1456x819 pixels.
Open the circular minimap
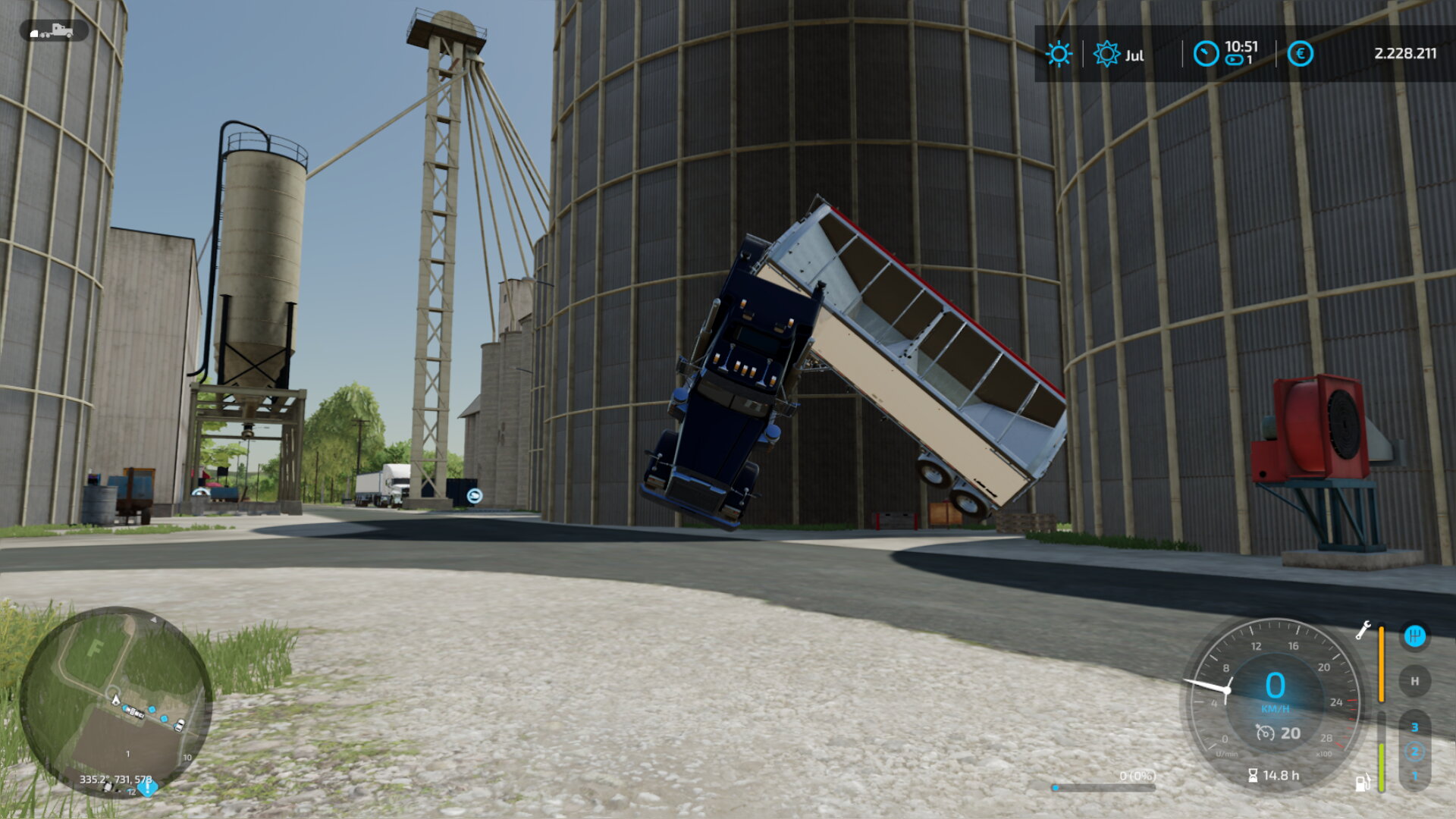pos(115,701)
